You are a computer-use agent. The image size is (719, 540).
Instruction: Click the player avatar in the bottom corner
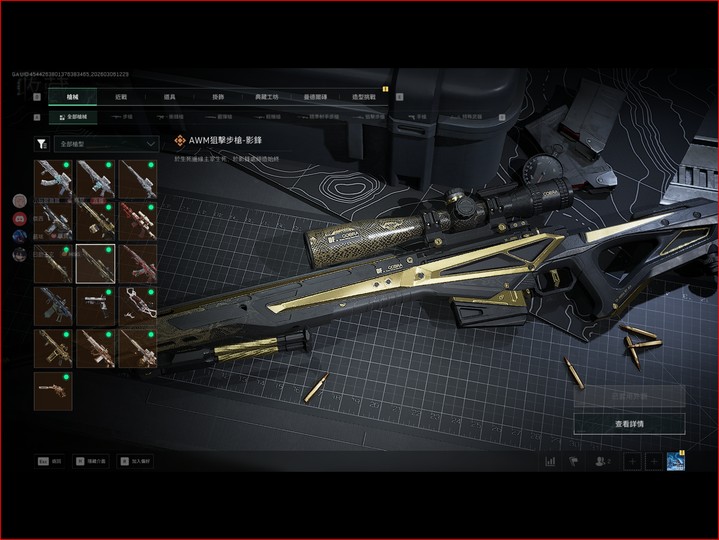coord(676,461)
